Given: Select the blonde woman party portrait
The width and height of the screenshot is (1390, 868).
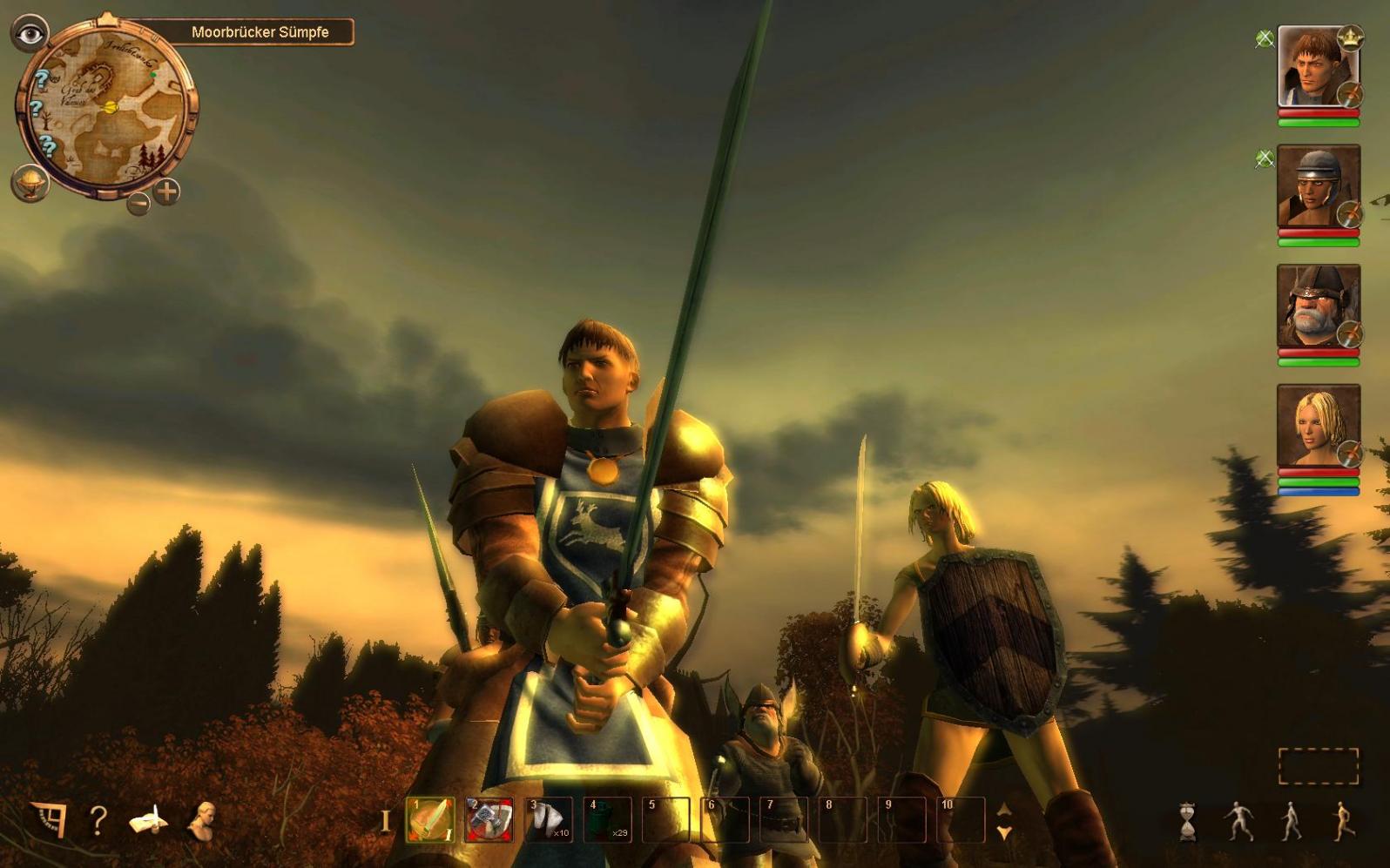Looking at the screenshot, I should 1317,427.
